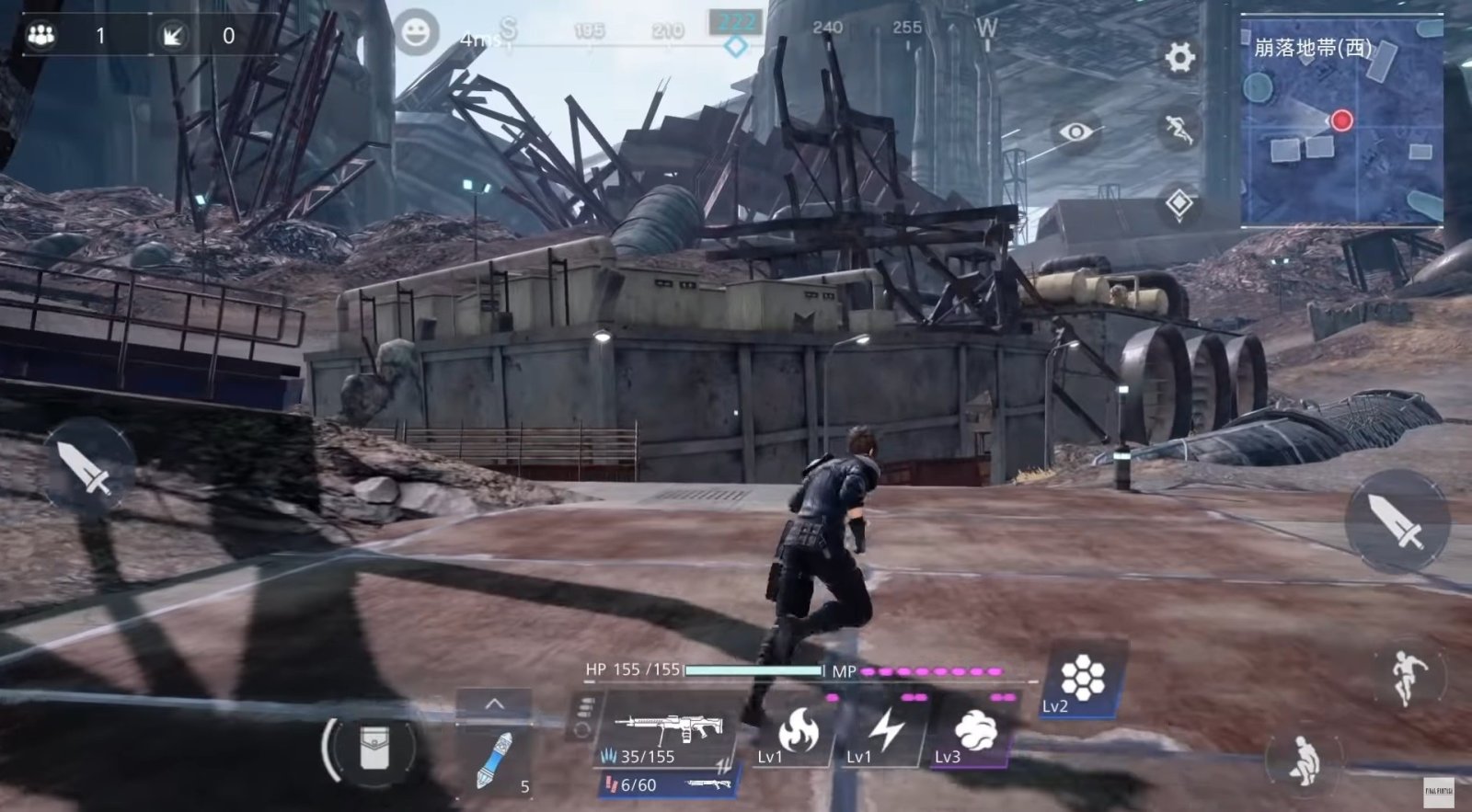
Task: Open the settings gear menu
Action: click(1179, 58)
